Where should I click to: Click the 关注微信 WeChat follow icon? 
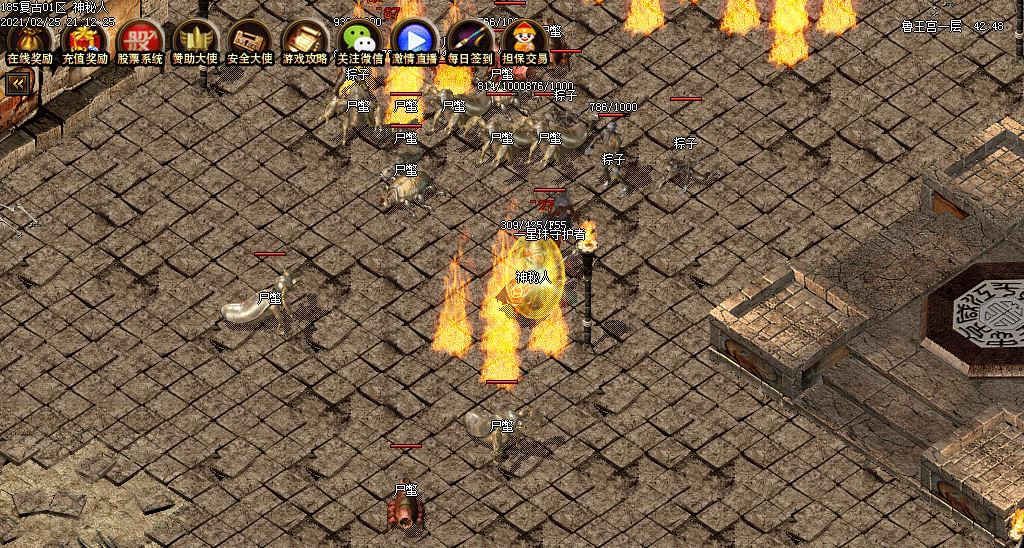(x=360, y=41)
